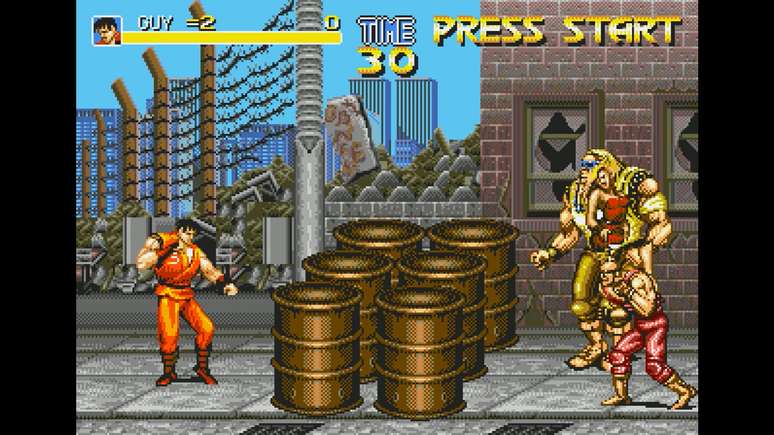Click Guy's character portrait

(107, 29)
